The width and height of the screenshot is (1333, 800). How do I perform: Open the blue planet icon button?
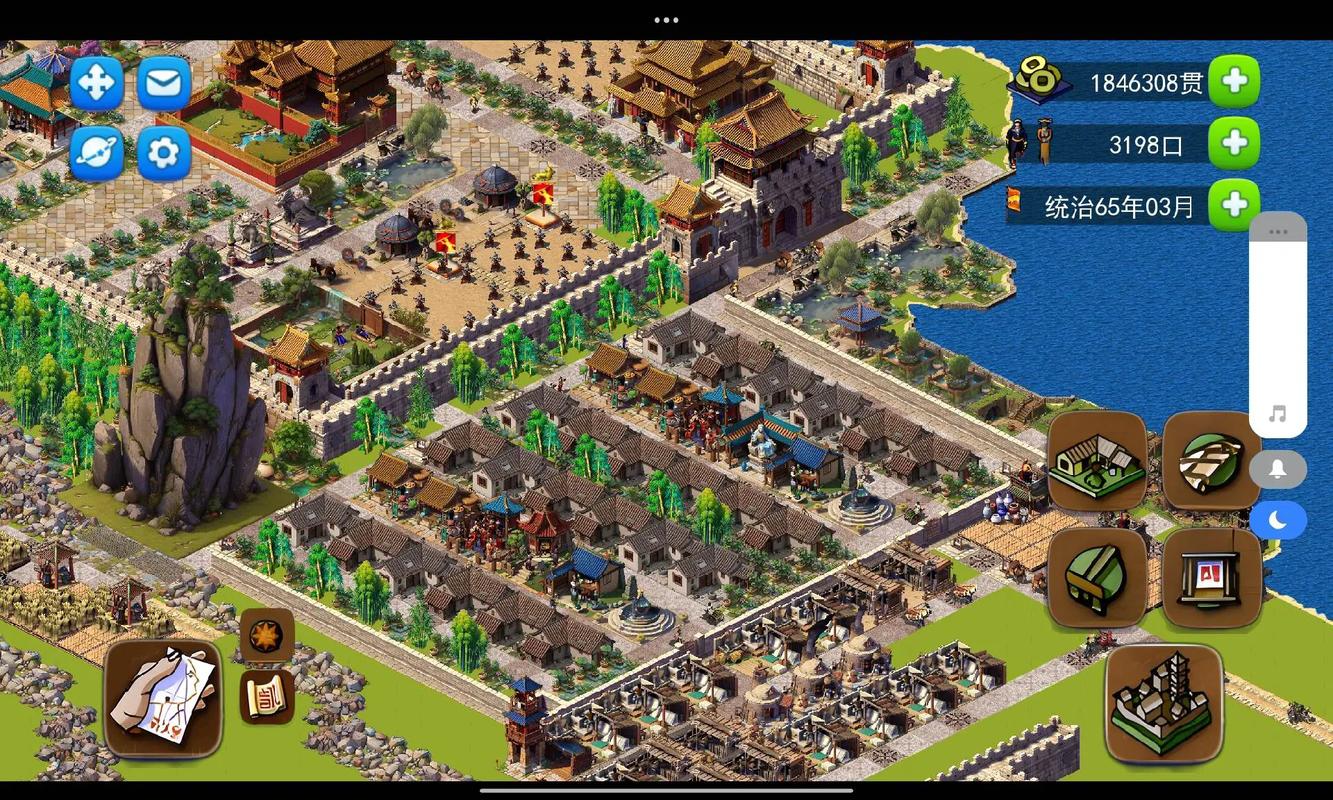click(97, 153)
